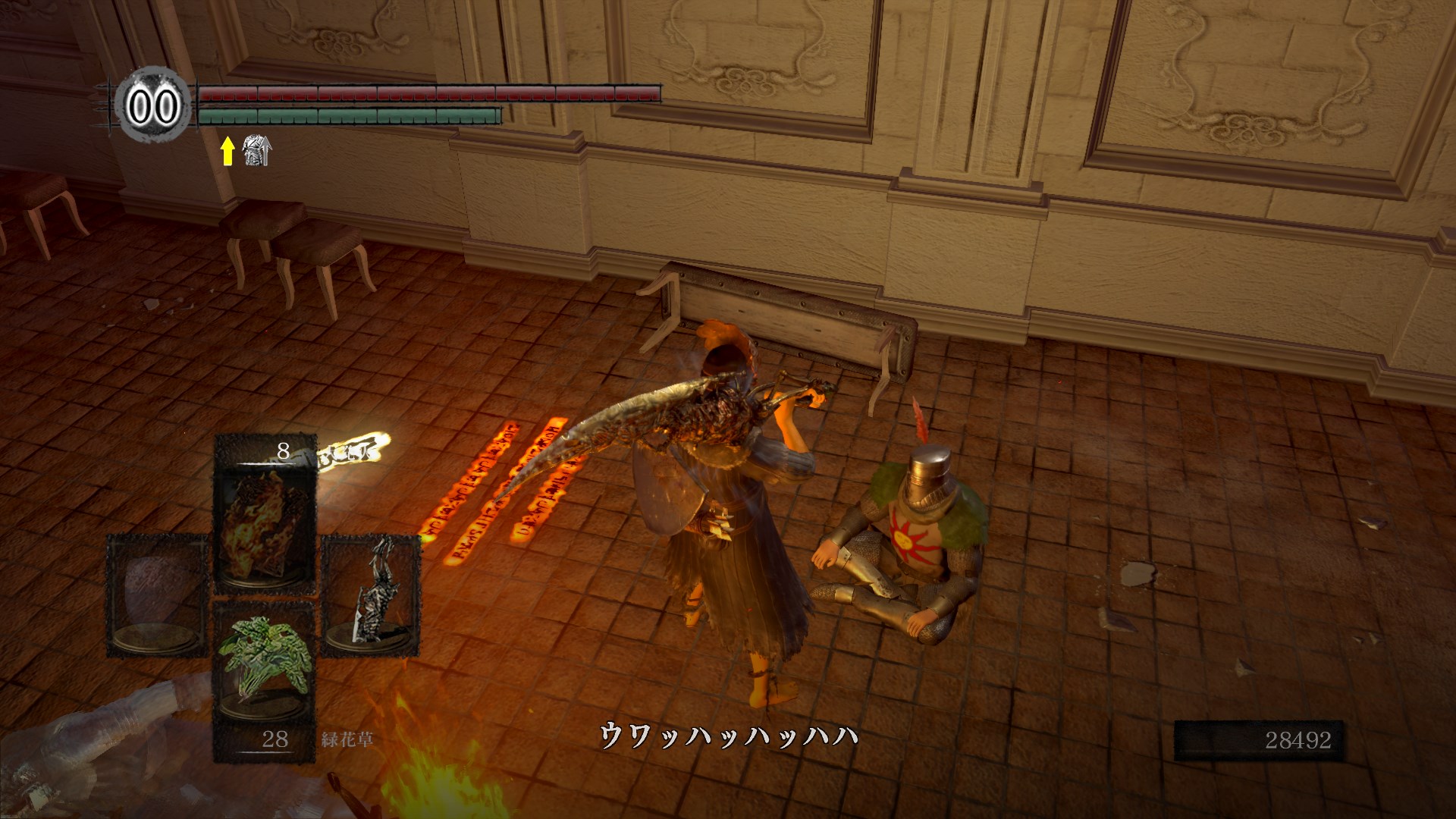Select the round shield slot
This screenshot has width=1456, height=819.
(157, 595)
